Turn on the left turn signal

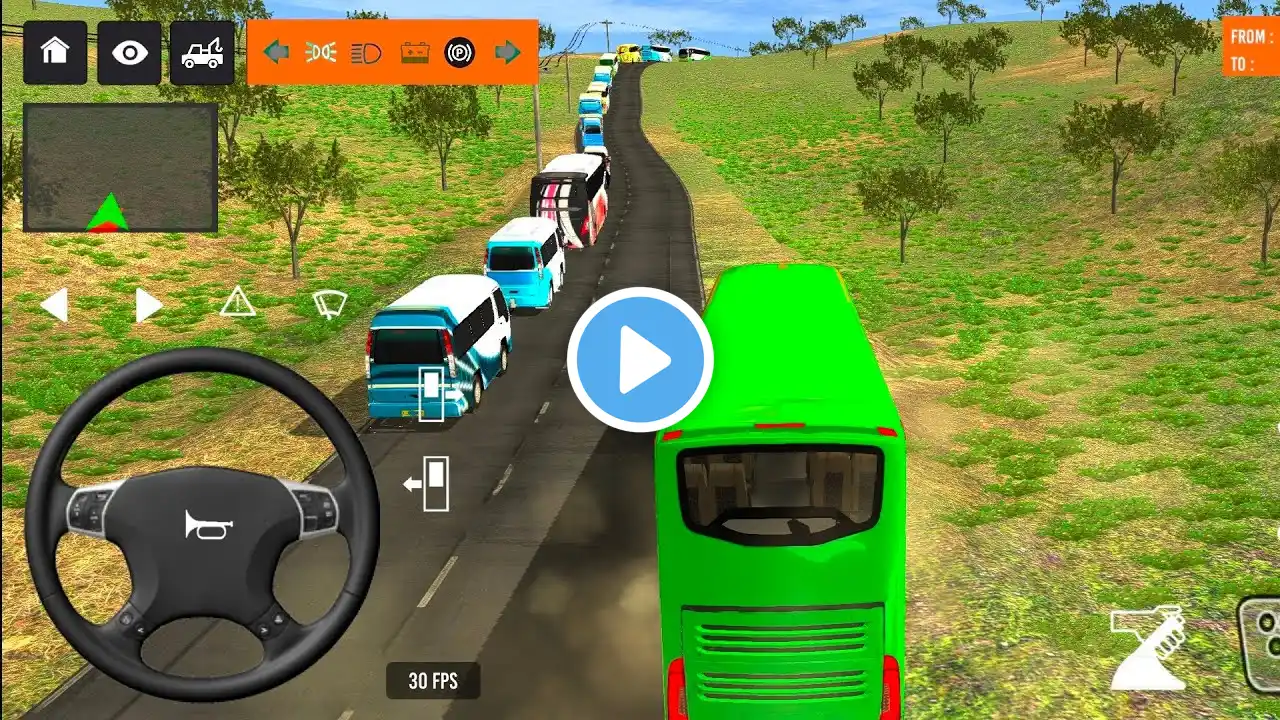(276, 52)
